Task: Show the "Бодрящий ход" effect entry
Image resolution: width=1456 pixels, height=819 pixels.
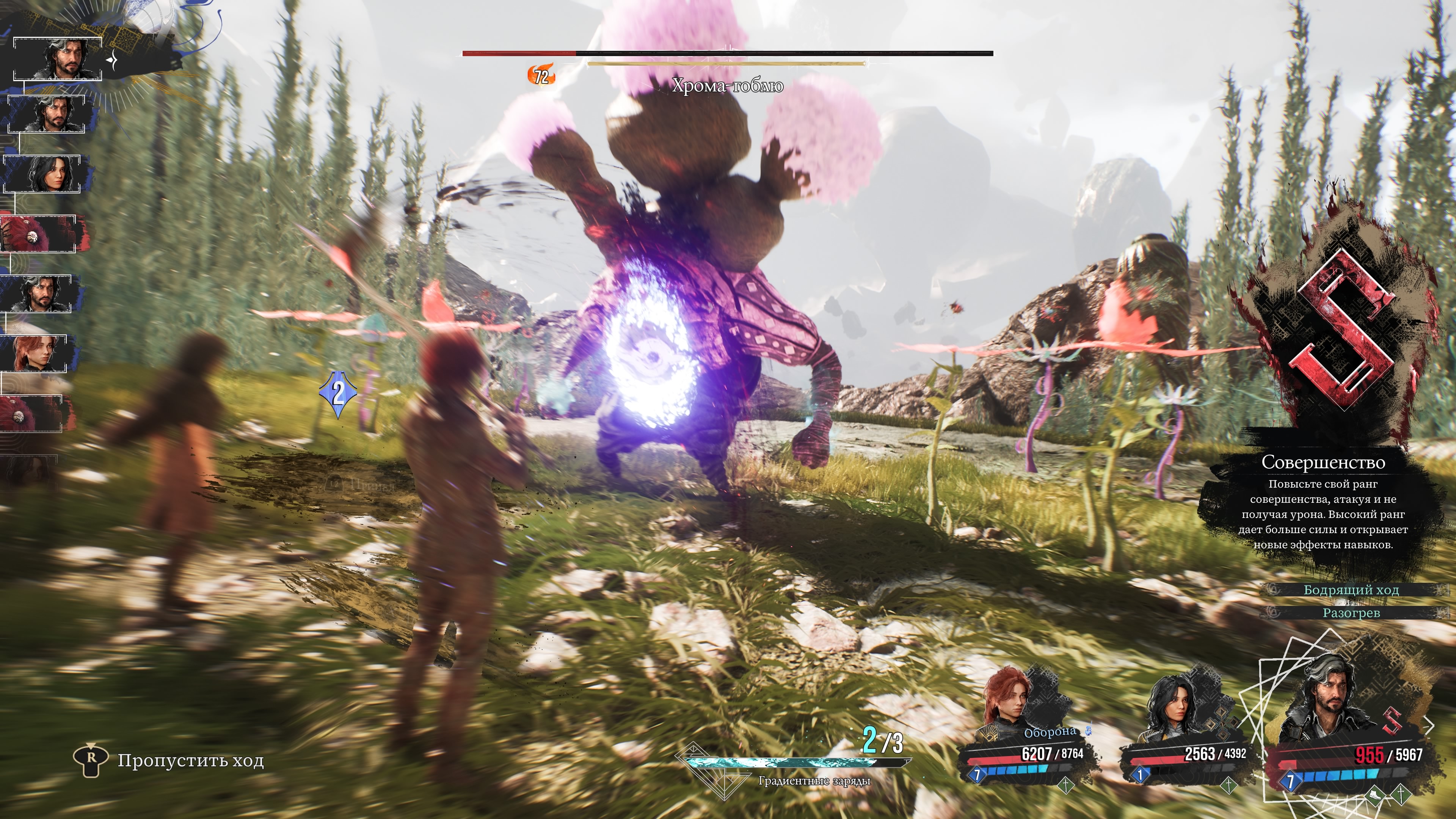Action: (1351, 590)
